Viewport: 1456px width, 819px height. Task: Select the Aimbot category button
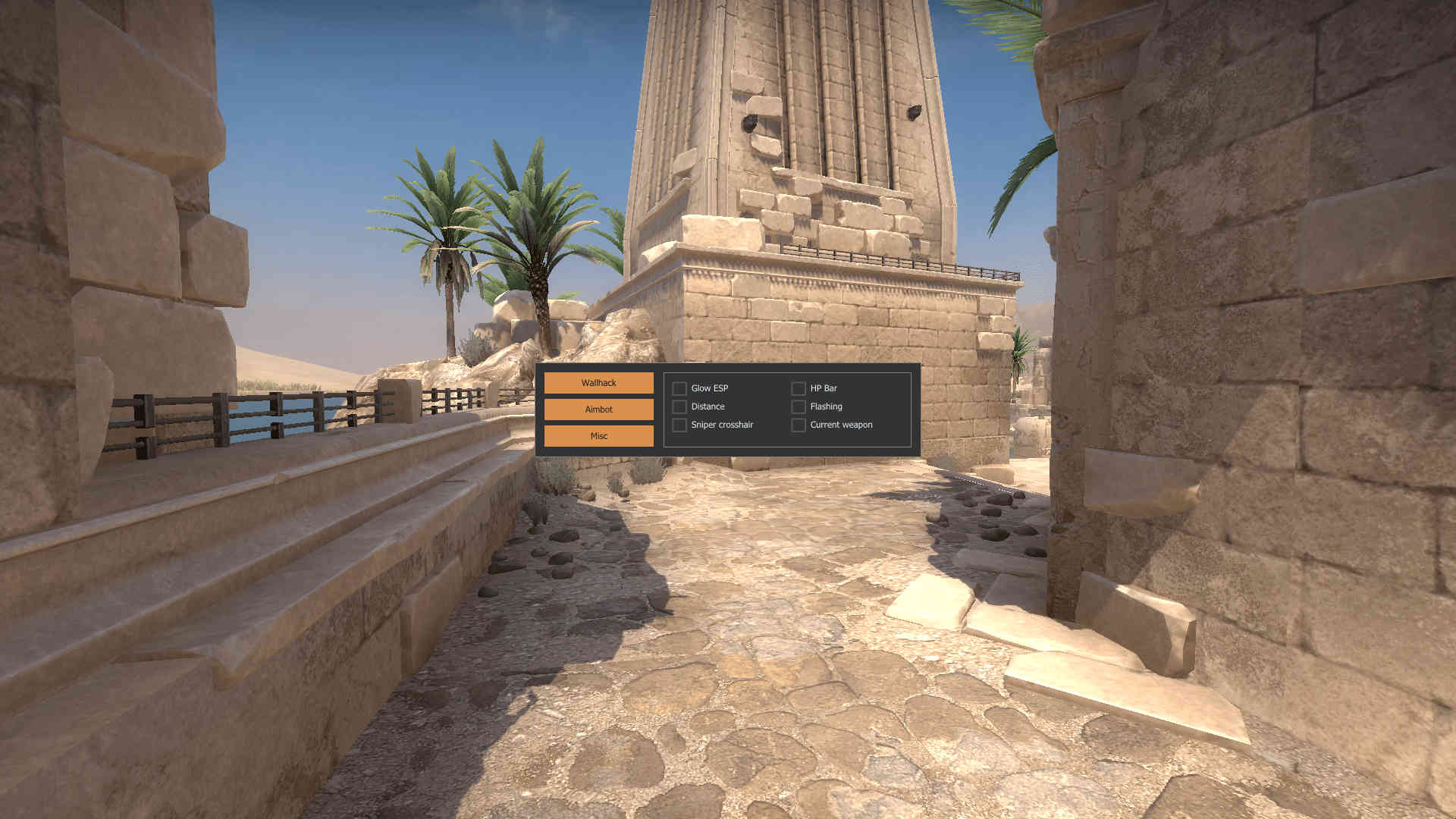tap(598, 409)
